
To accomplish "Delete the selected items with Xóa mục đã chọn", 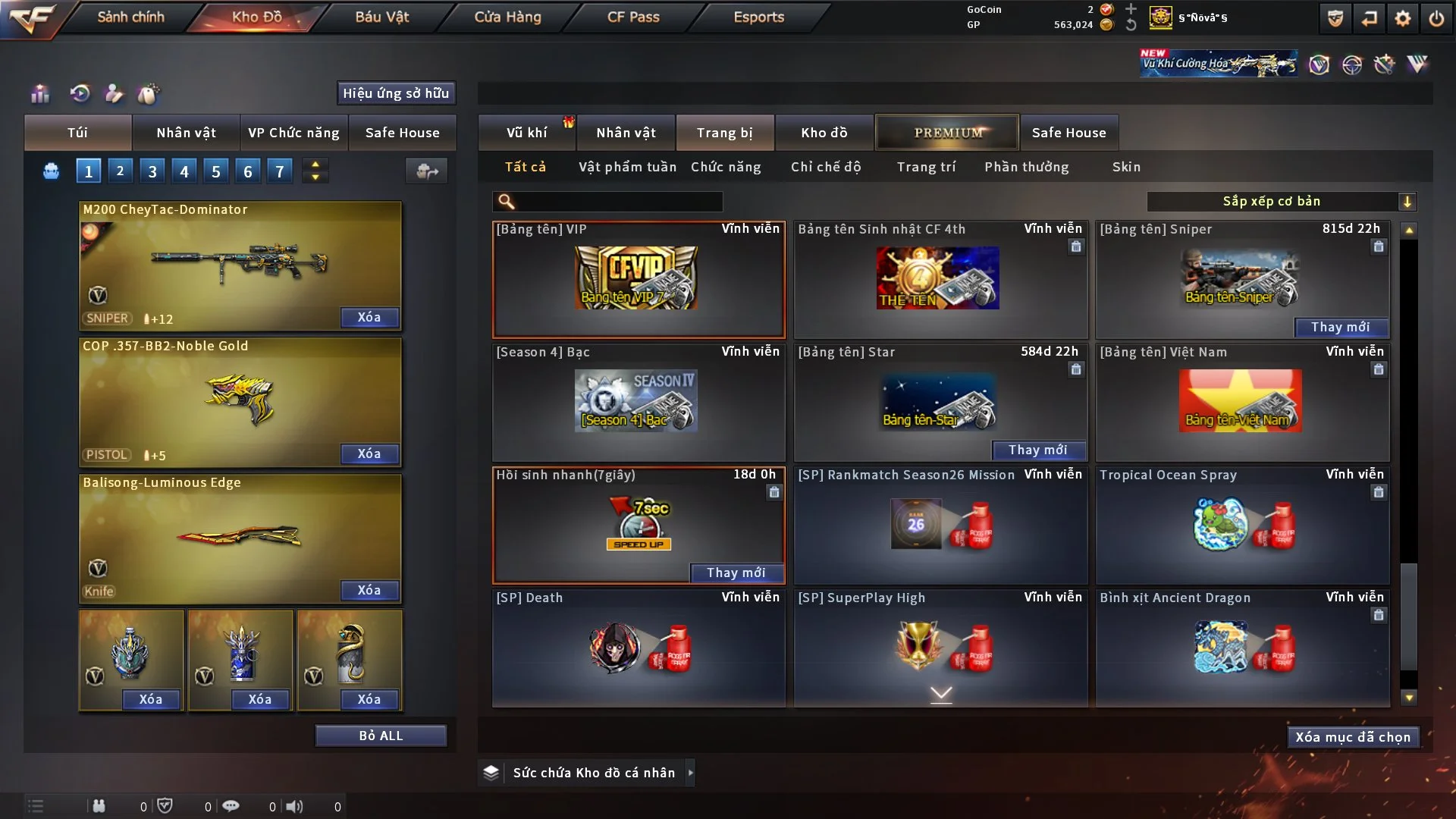I will [1353, 737].
